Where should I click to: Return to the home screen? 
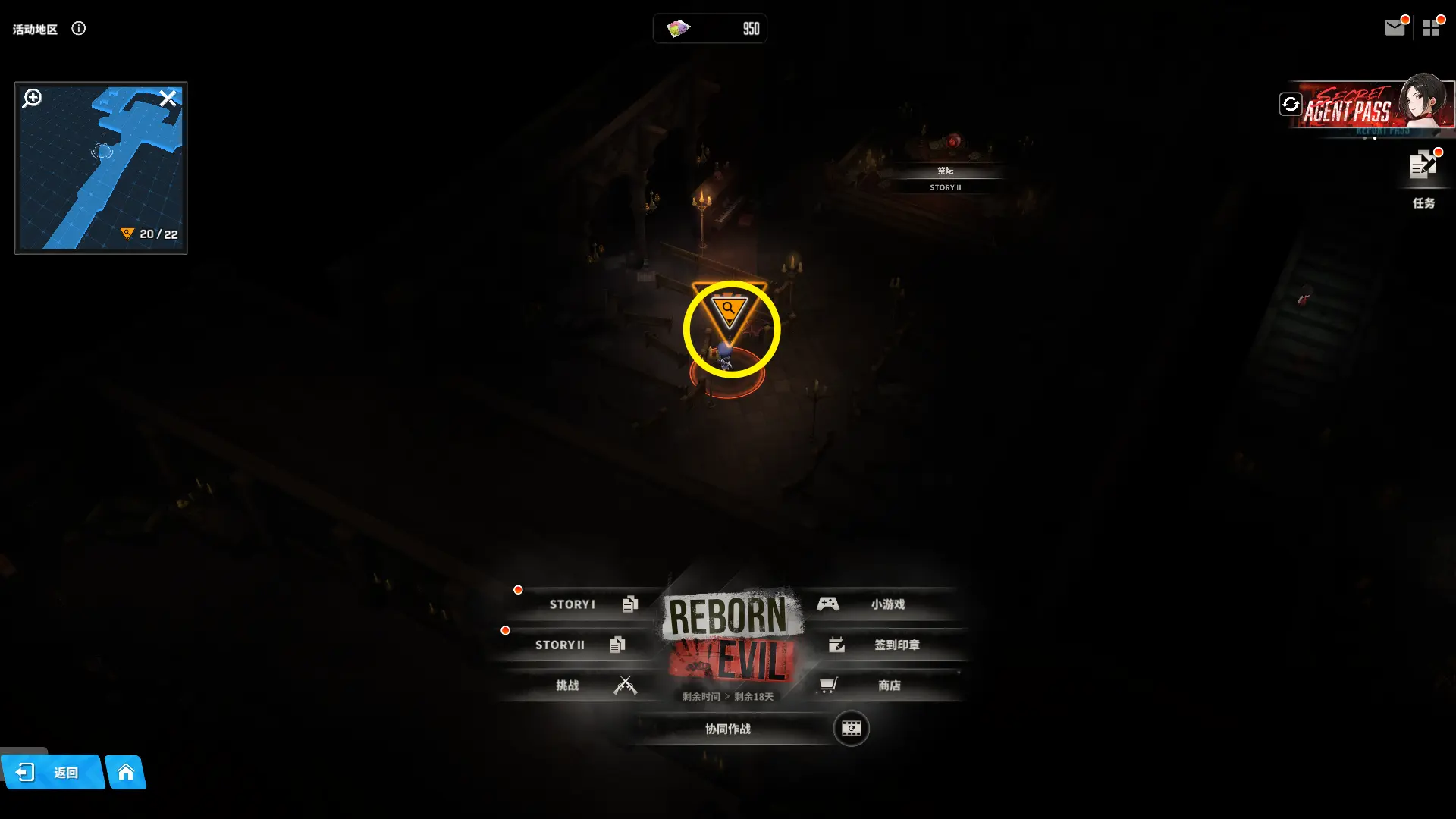point(126,773)
